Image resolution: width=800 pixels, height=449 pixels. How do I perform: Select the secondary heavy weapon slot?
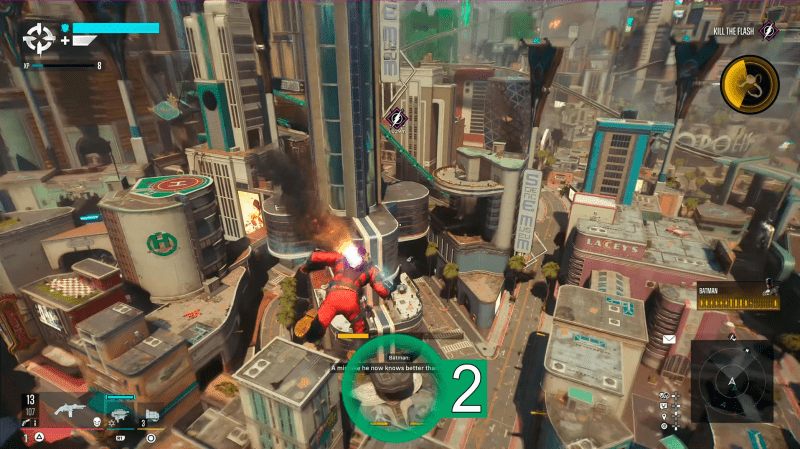[x=119, y=411]
